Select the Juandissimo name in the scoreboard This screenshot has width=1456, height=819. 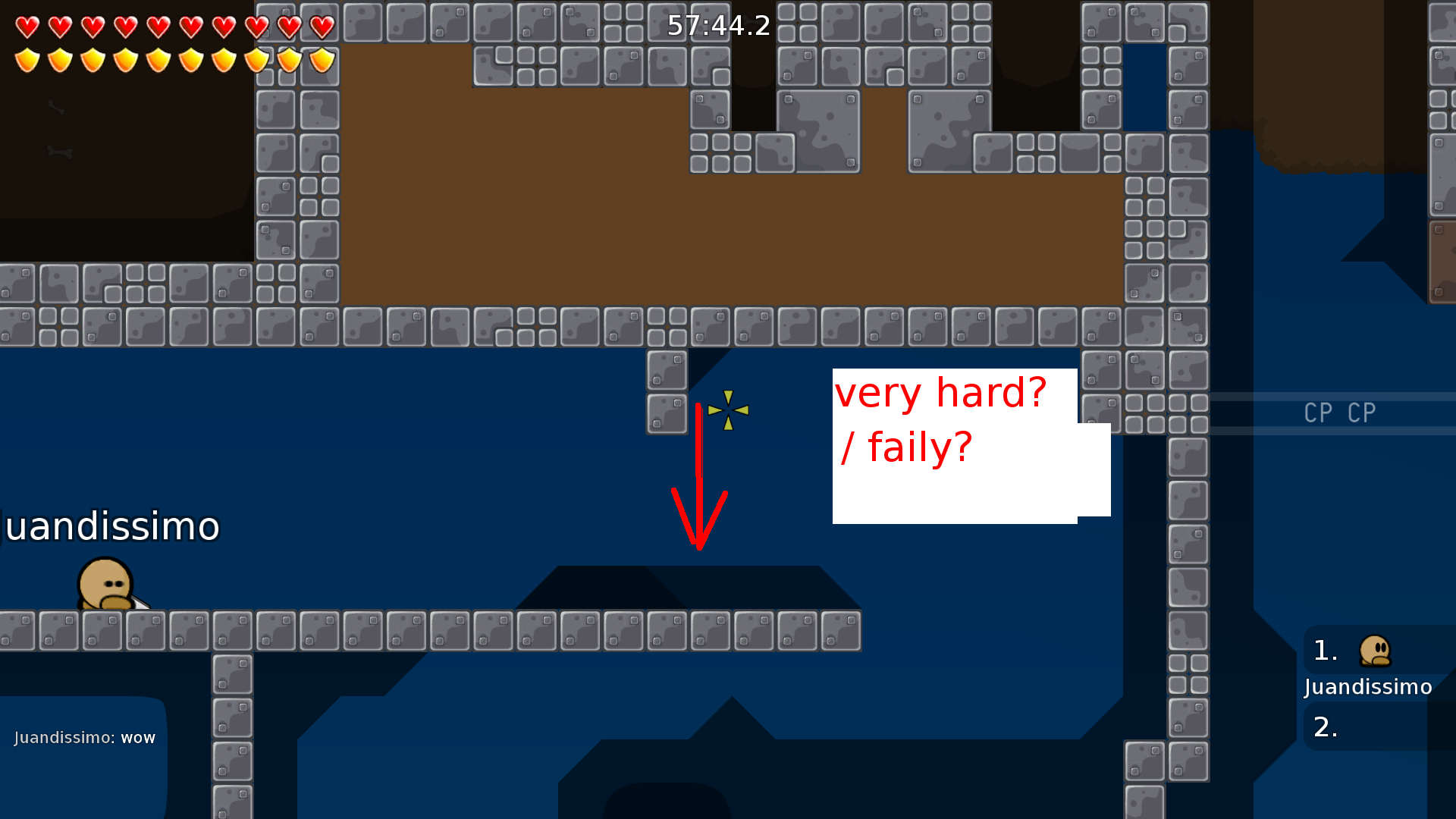(1367, 687)
